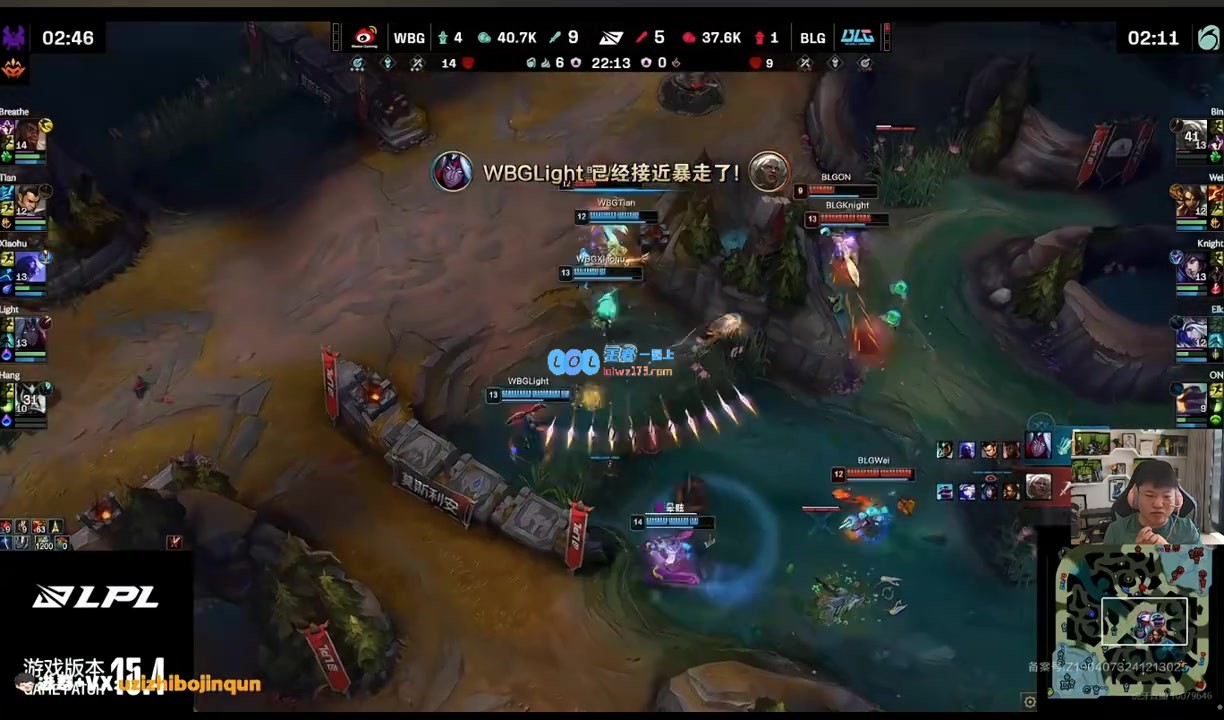Screen dimensions: 1224x720
Task: Select Breathe's champion portrait
Action: (x=31, y=135)
